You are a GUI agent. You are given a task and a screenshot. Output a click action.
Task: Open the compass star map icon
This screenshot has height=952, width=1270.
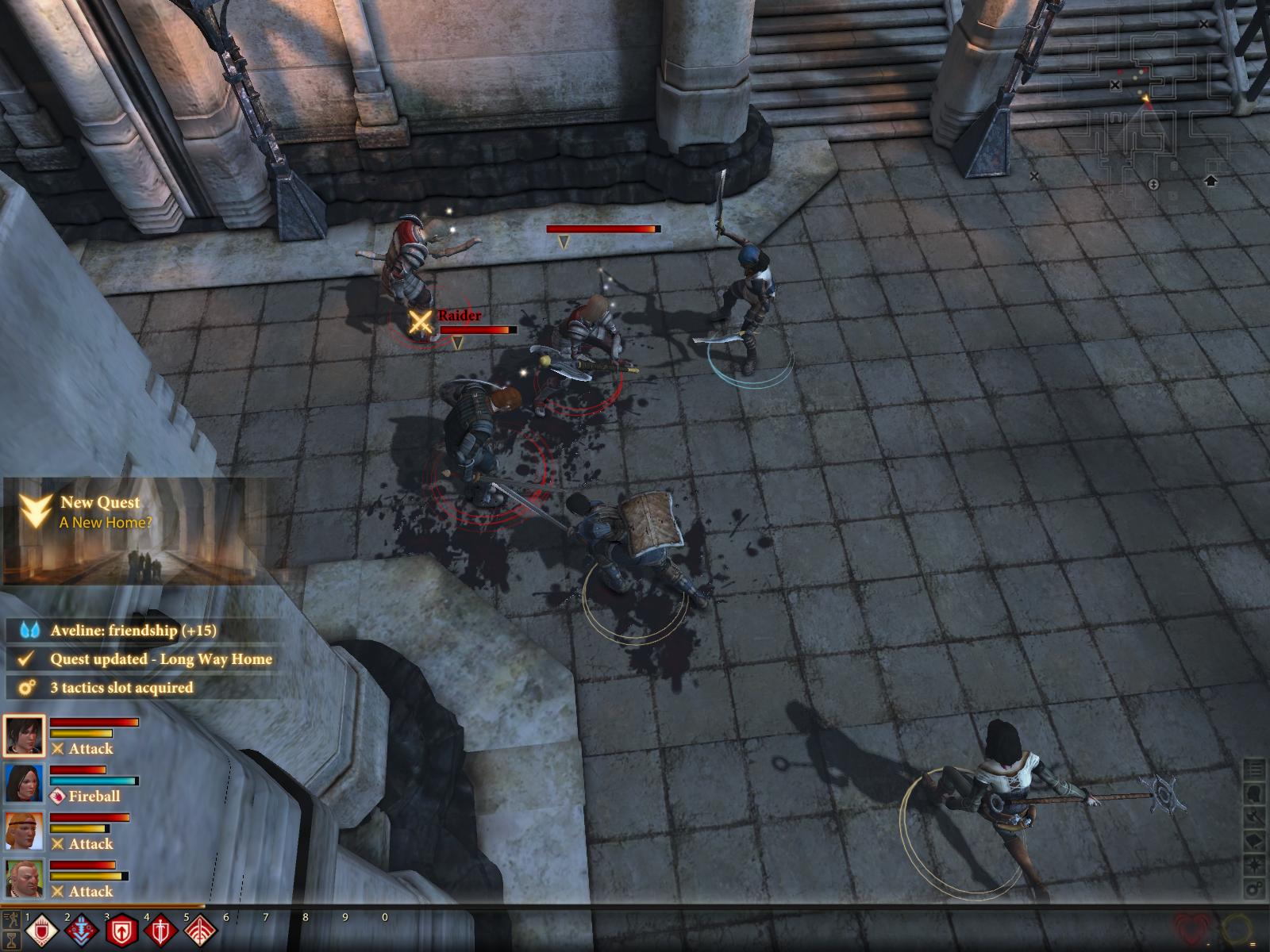coord(1255,864)
